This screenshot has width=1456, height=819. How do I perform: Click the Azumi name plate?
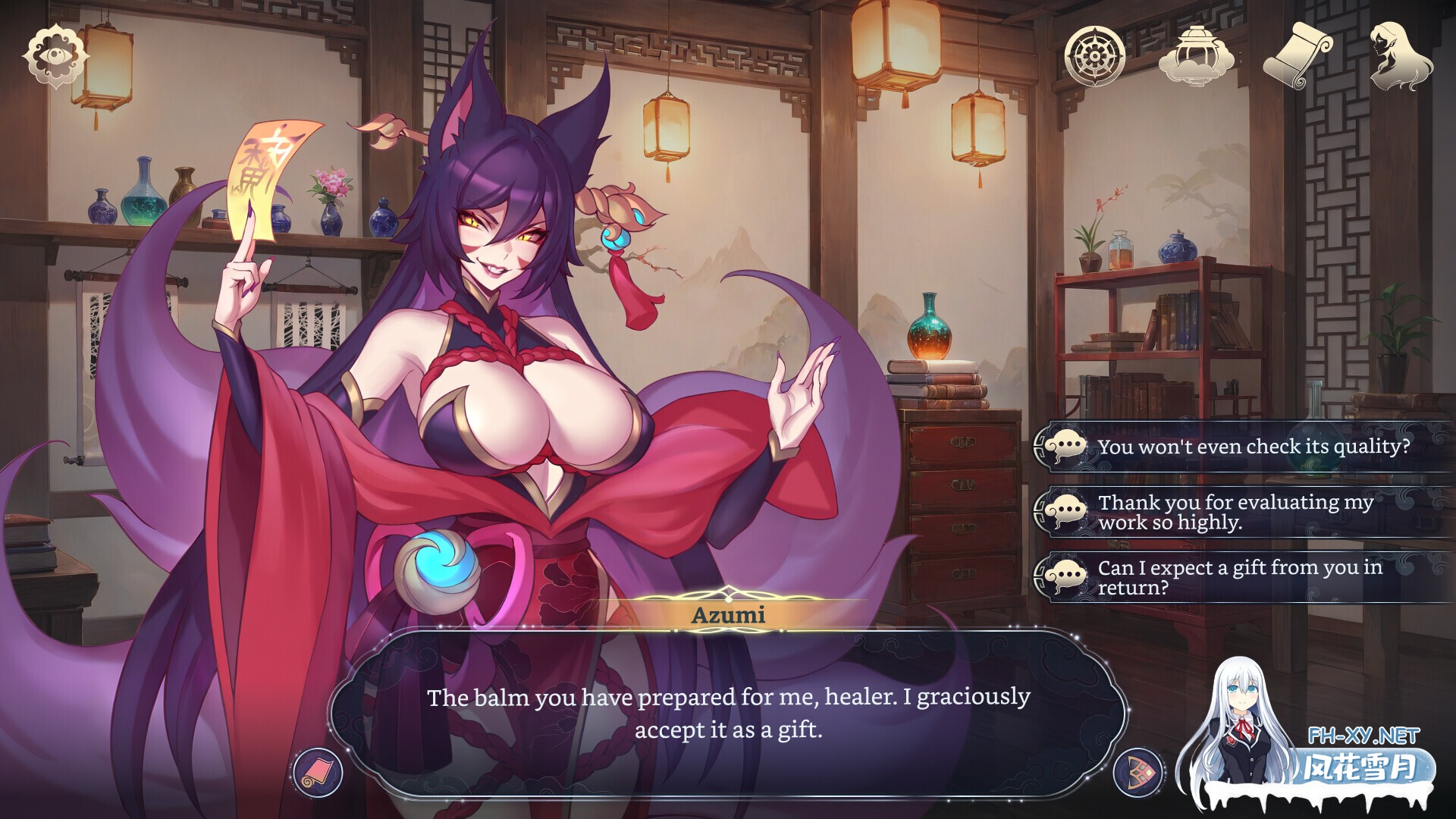pyautogui.click(x=730, y=616)
